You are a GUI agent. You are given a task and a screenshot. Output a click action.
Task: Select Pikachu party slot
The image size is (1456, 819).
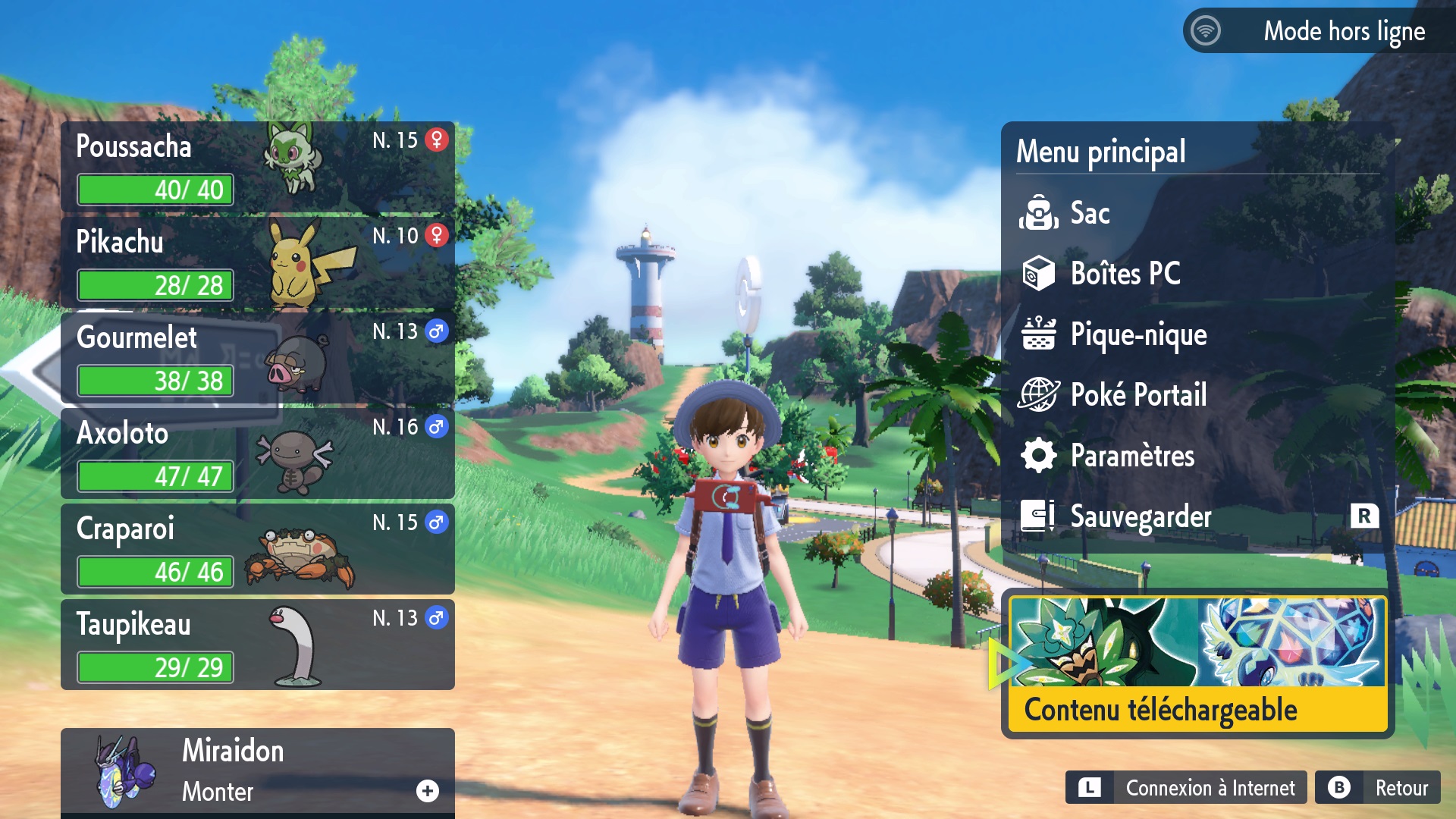point(258,262)
